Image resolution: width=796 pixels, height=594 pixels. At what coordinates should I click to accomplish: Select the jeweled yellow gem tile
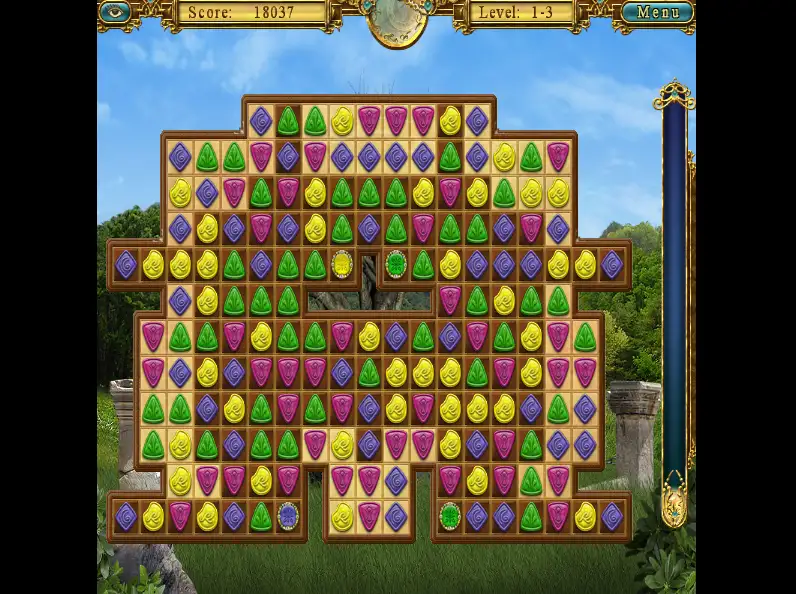click(342, 265)
